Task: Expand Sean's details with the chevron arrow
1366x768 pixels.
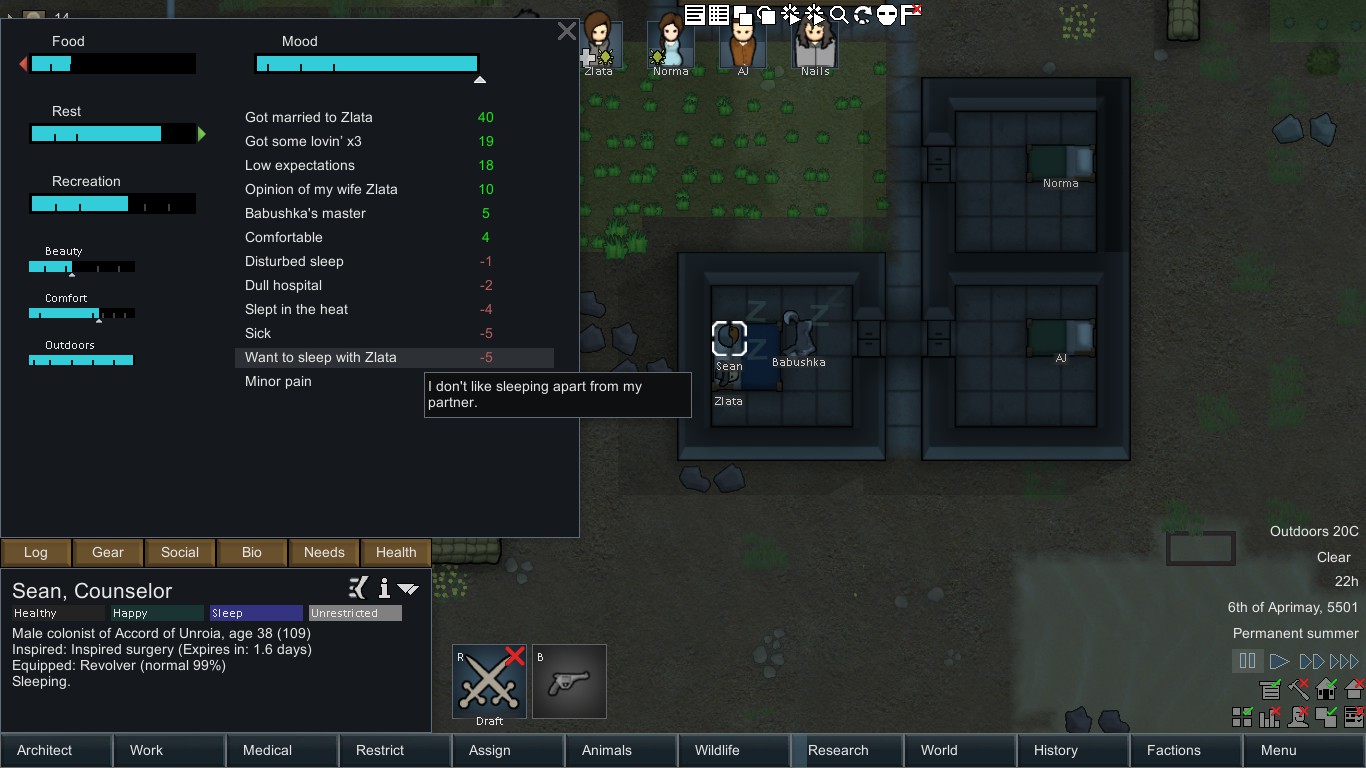Action: click(408, 589)
